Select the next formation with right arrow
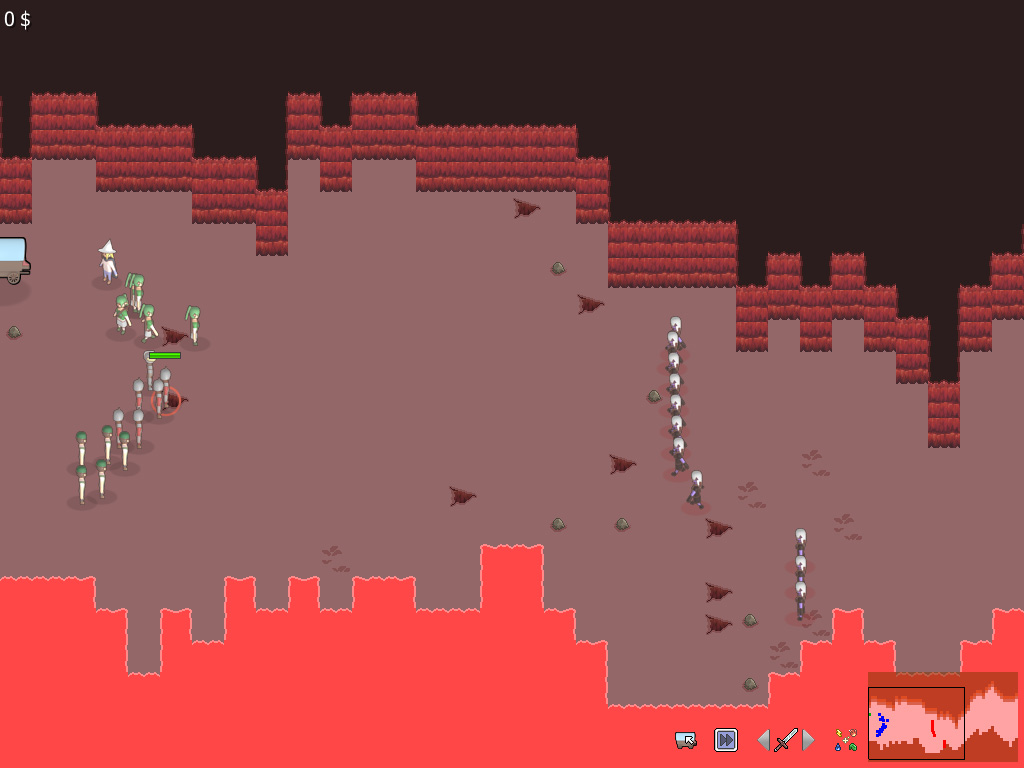 (x=809, y=740)
